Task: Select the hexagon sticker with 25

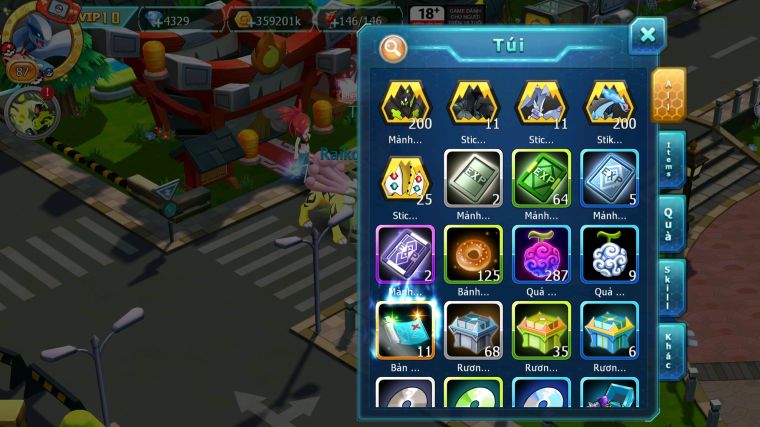Action: [x=405, y=179]
